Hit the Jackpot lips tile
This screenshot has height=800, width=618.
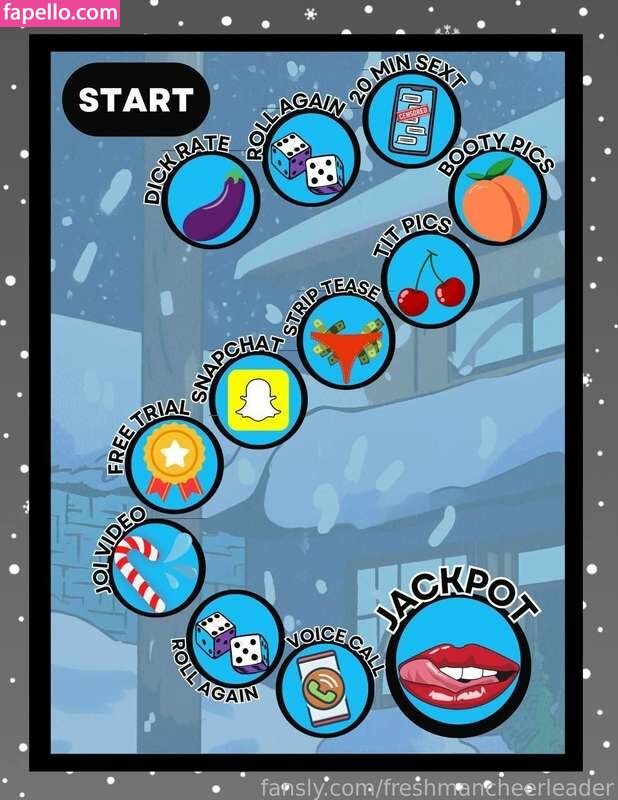pyautogui.click(x=459, y=666)
